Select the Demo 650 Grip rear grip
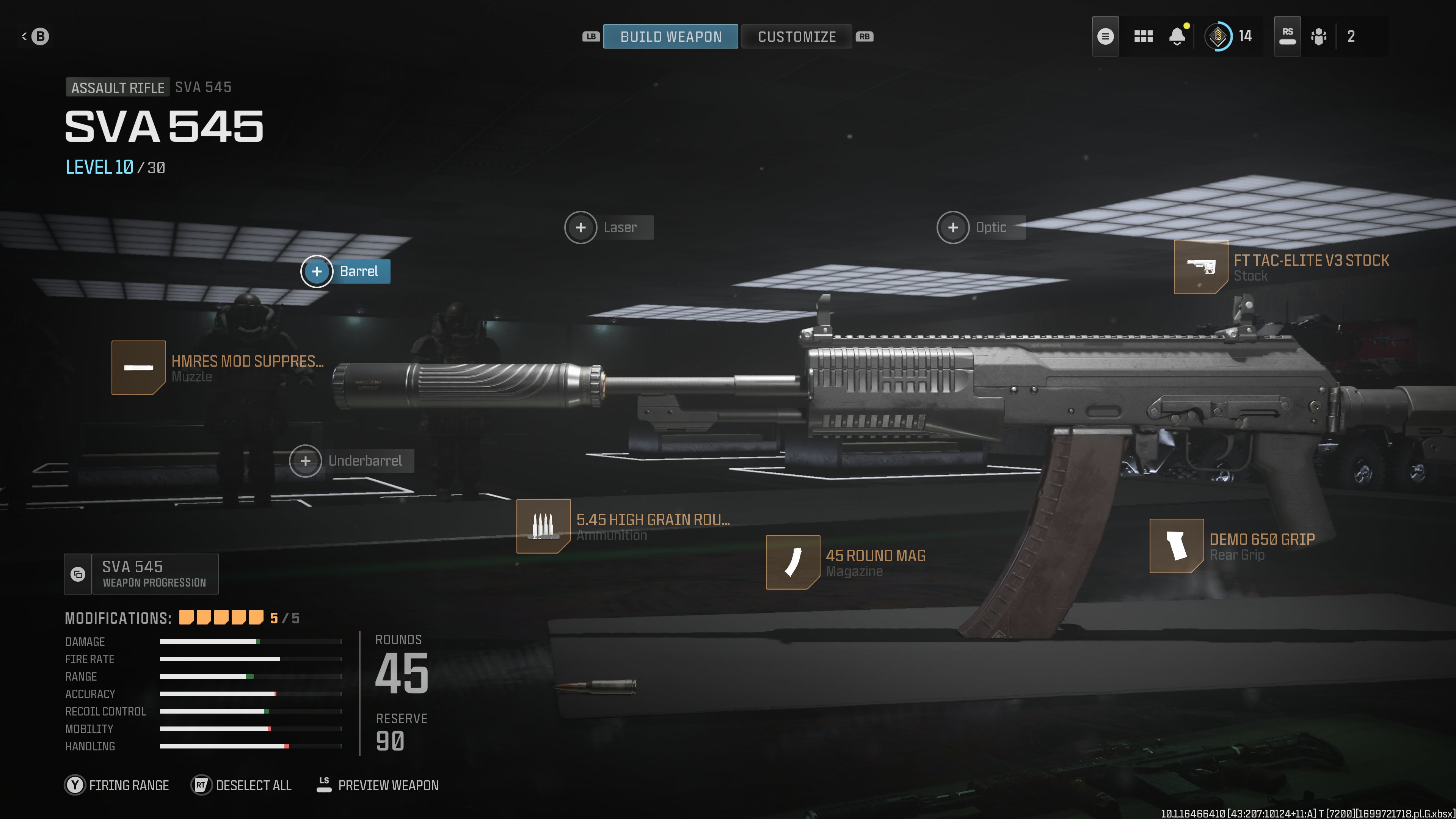This screenshot has width=1456, height=819. point(1177,546)
